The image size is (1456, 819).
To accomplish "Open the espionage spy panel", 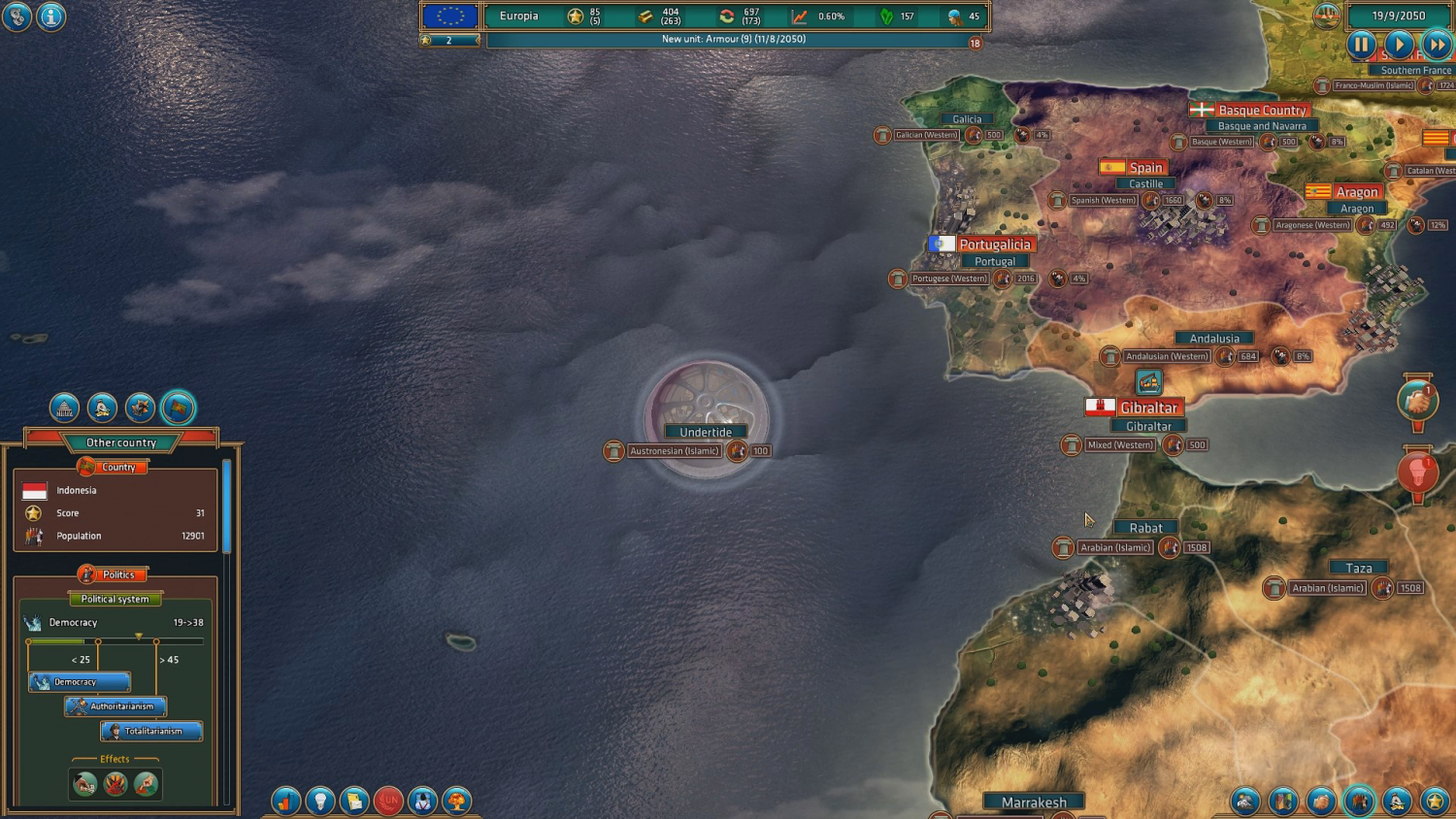I will pos(422,801).
